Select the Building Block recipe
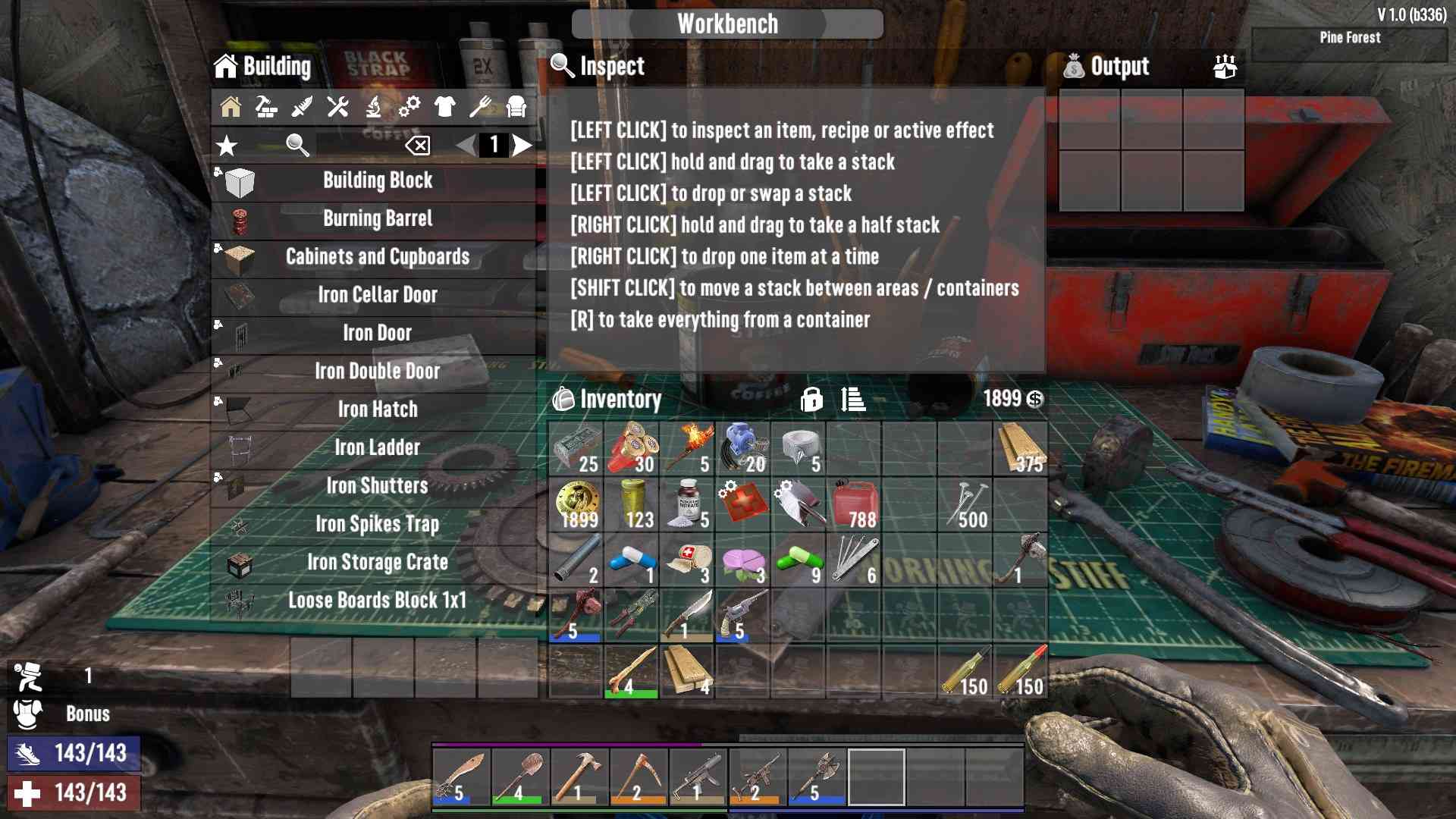The height and width of the screenshot is (819, 1456). pyautogui.click(x=377, y=181)
